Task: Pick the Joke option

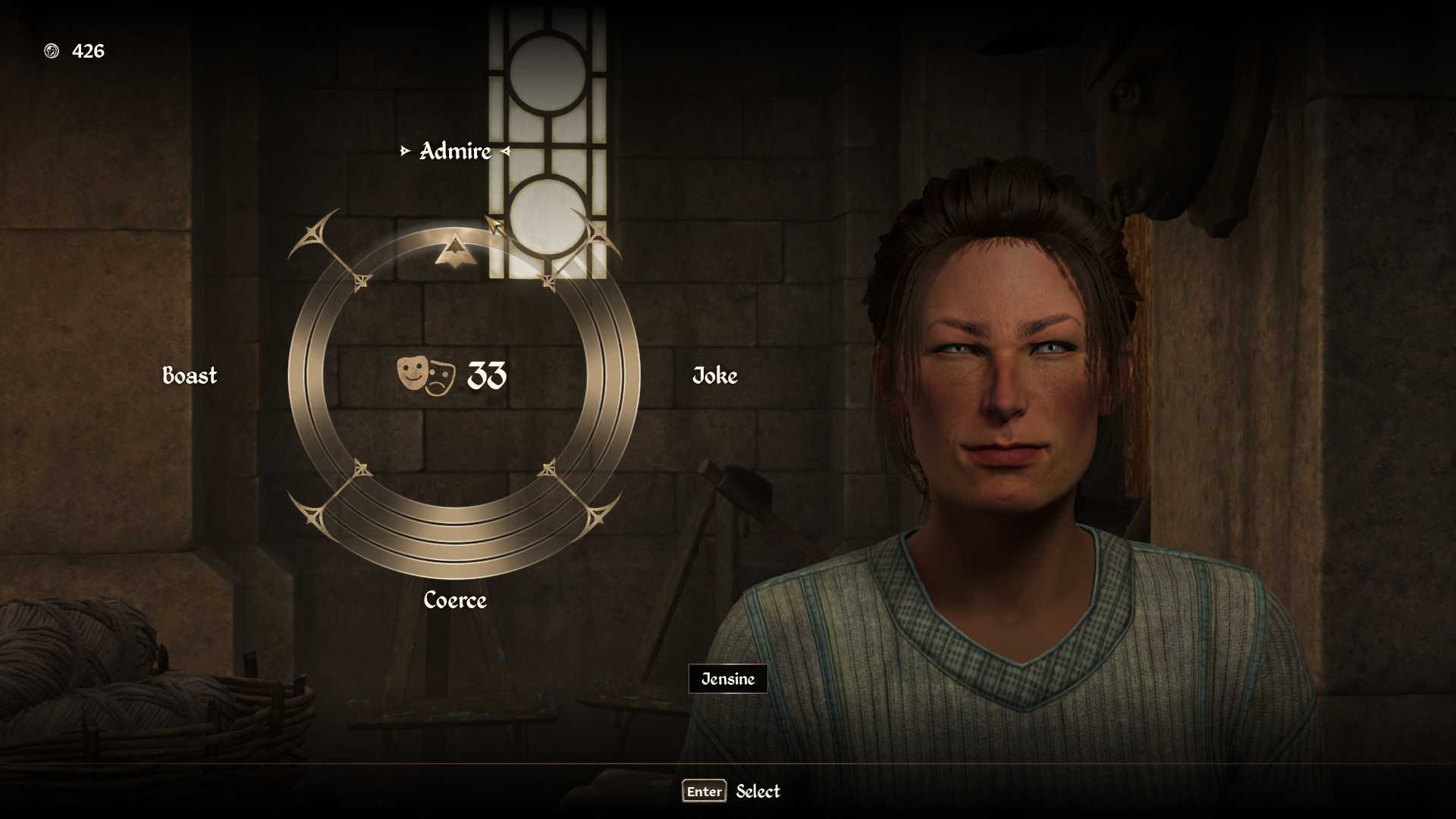Action: click(x=714, y=375)
